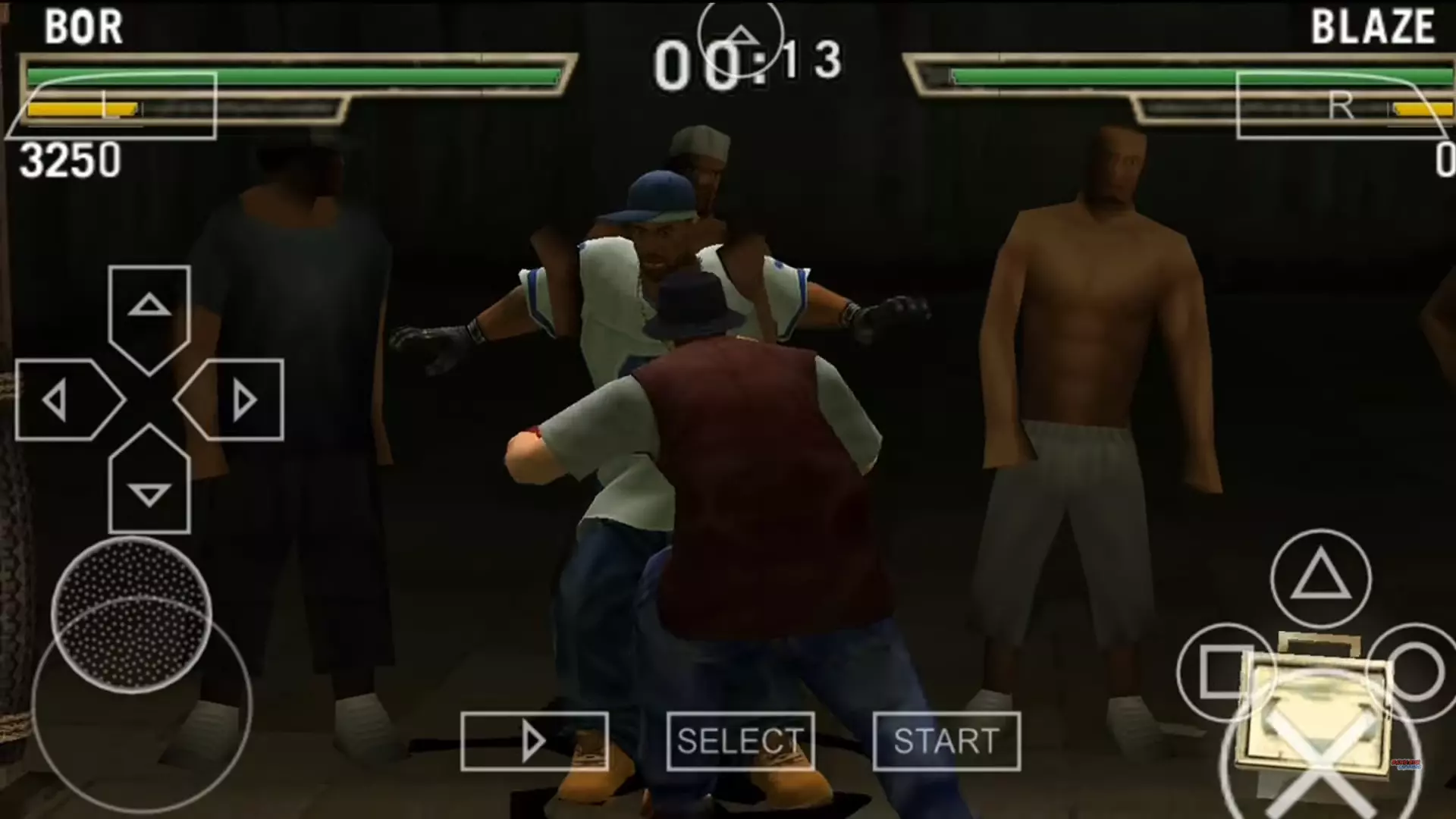This screenshot has height=819, width=1456.
Task: Tap the D-pad left arrow
Action: [x=61, y=400]
